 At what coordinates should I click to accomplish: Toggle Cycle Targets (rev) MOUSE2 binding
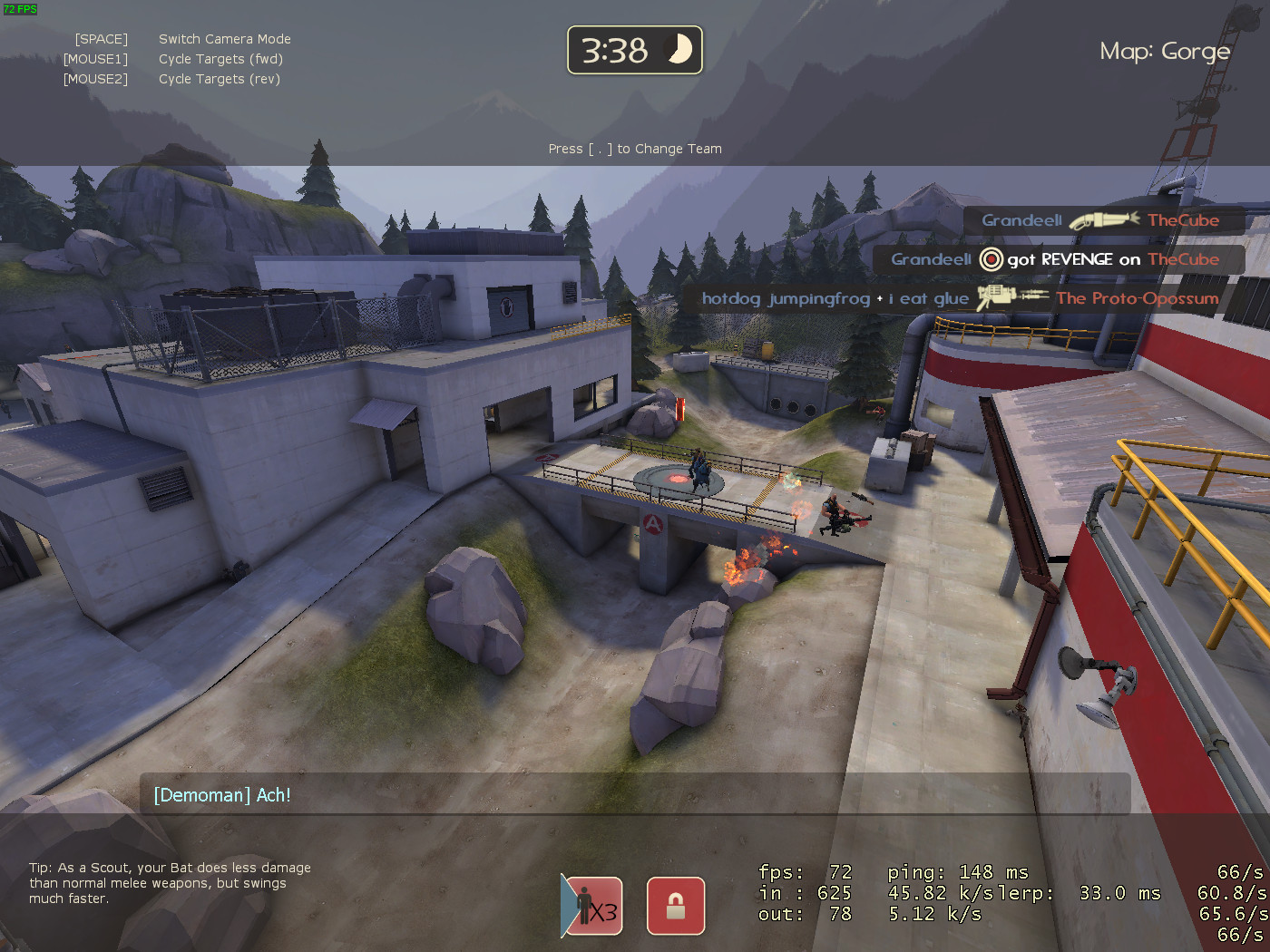219,79
